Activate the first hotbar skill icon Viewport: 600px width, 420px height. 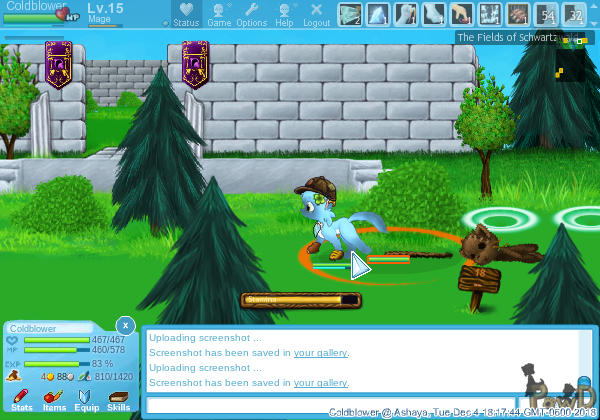click(x=349, y=14)
